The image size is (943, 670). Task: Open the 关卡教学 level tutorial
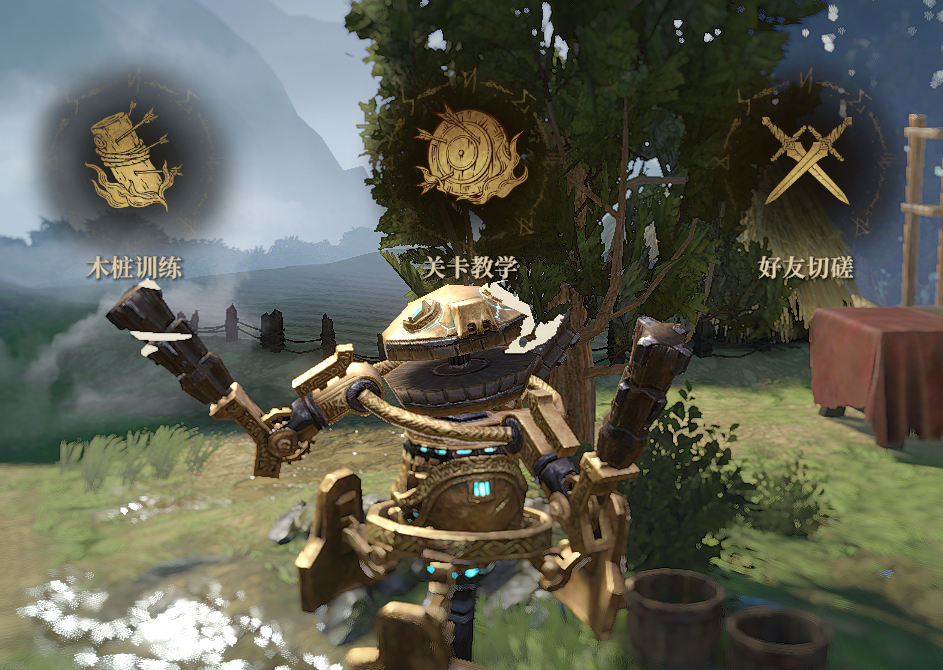[x=470, y=156]
